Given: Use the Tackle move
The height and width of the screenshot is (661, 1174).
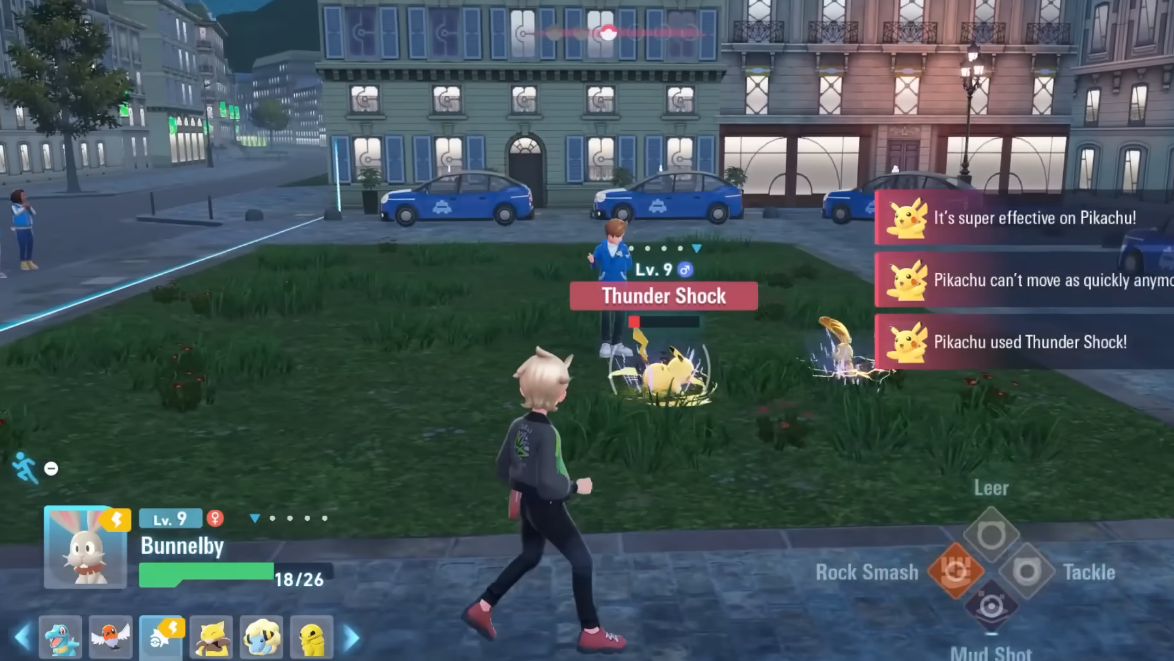Looking at the screenshot, I should [1026, 571].
